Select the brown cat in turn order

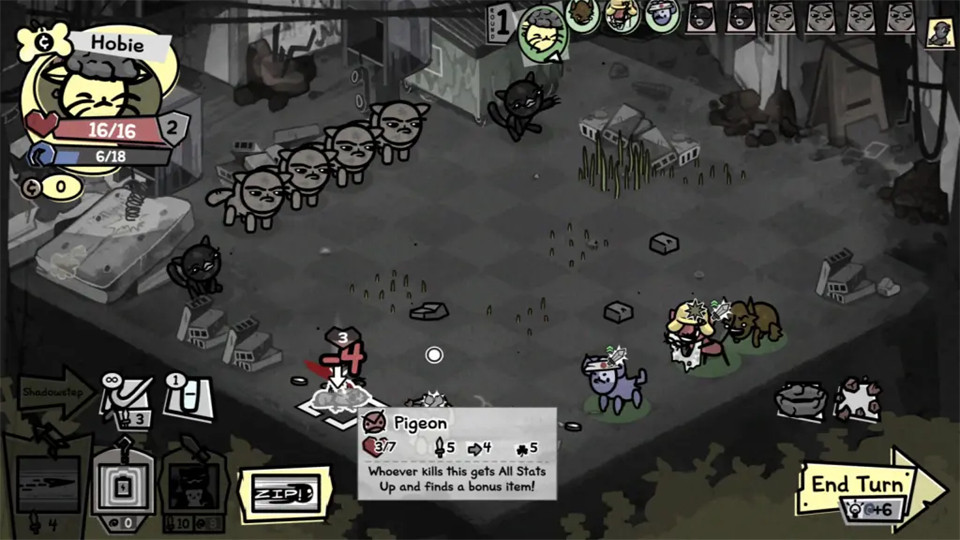coord(582,15)
